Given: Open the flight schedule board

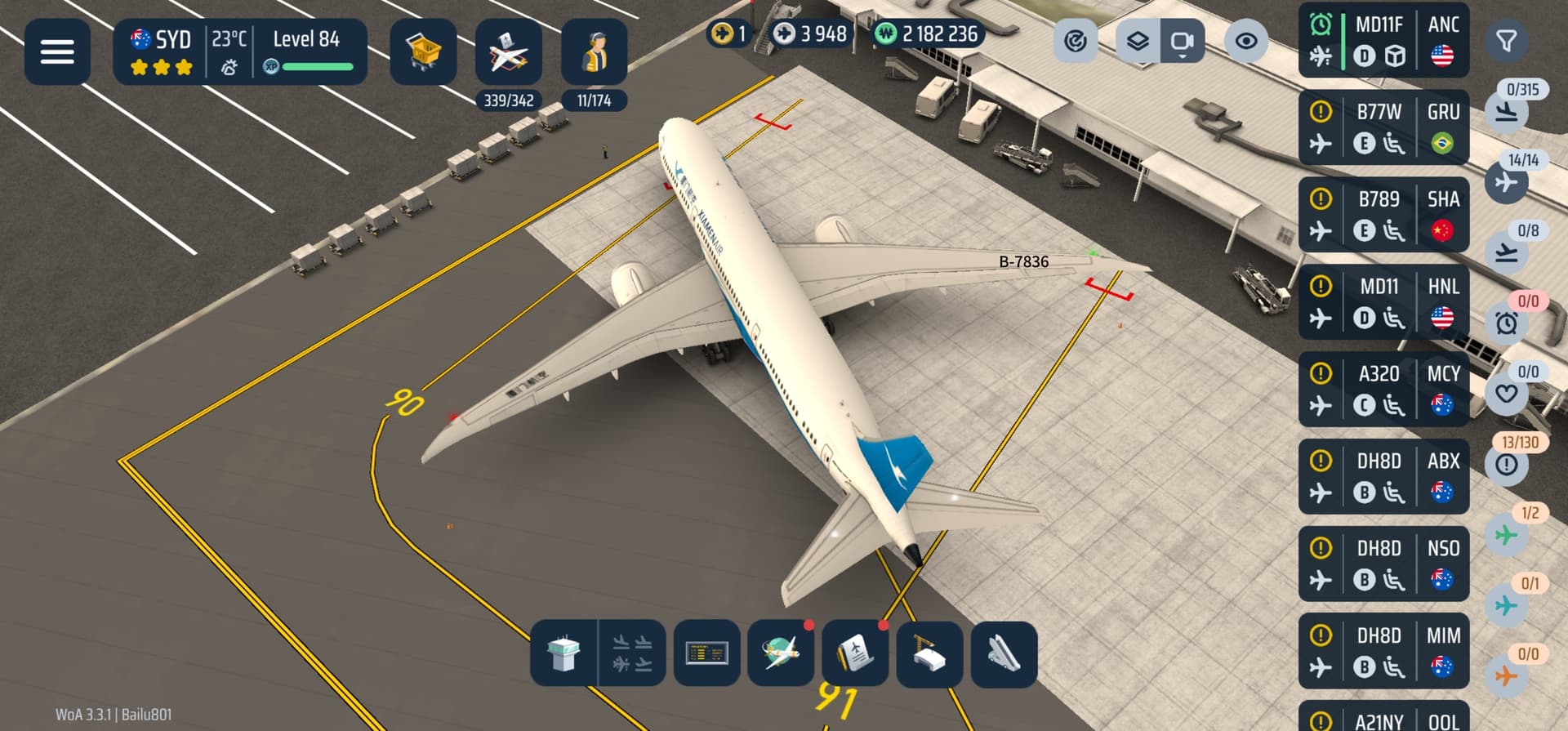Looking at the screenshot, I should click(707, 654).
